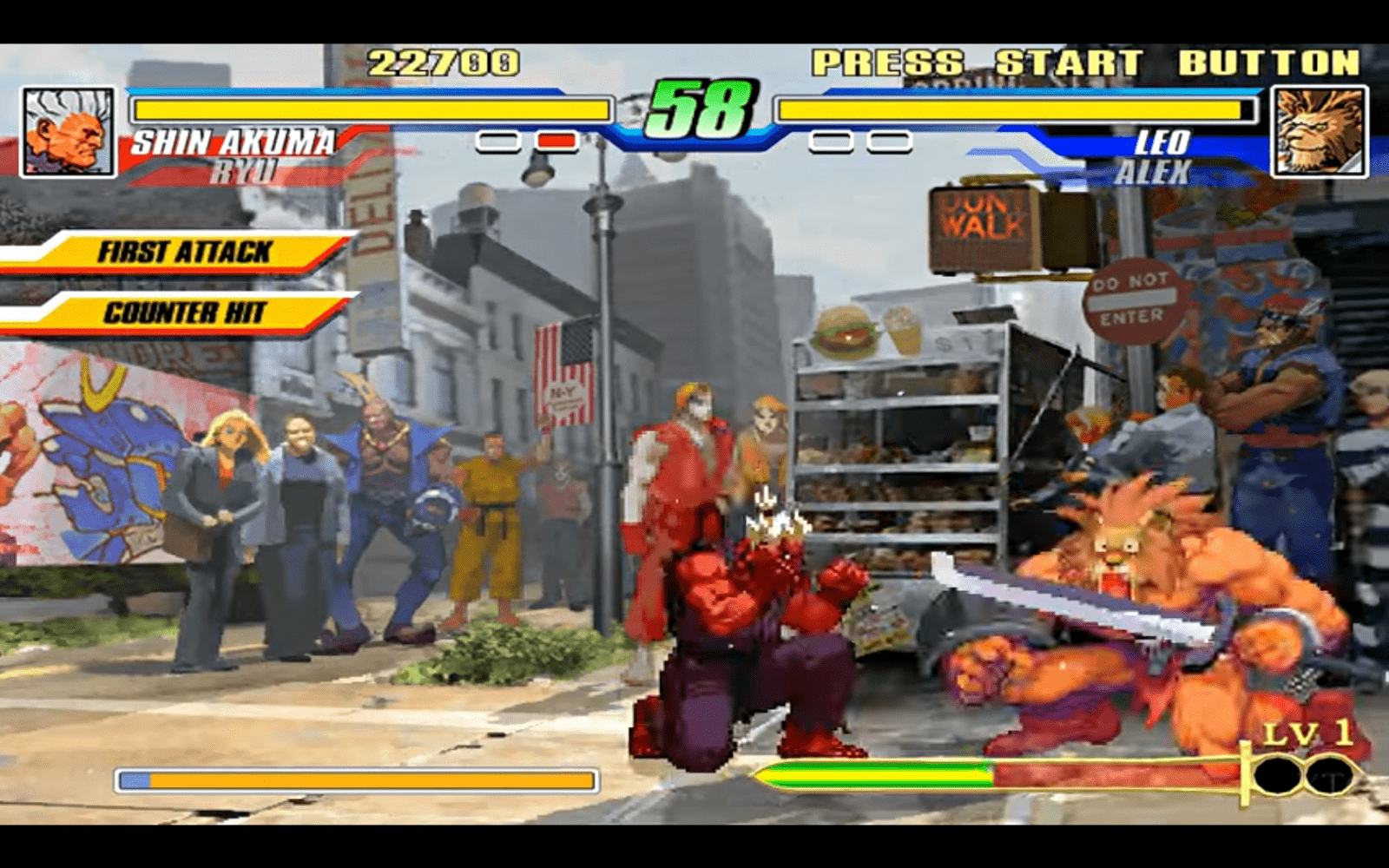Click the left white gem slot near the timer
Viewport: 1389px width, 868px height.
[499, 140]
